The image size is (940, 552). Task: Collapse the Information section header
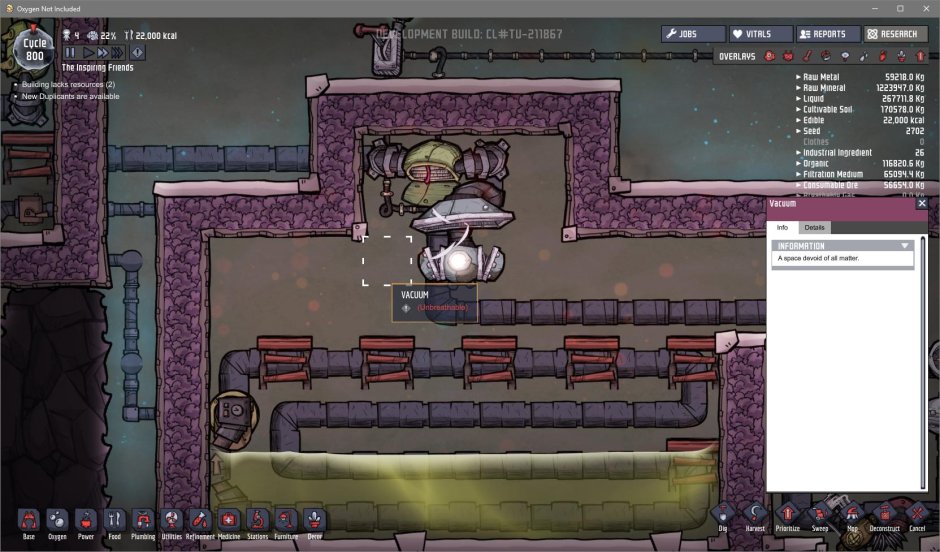(904, 245)
